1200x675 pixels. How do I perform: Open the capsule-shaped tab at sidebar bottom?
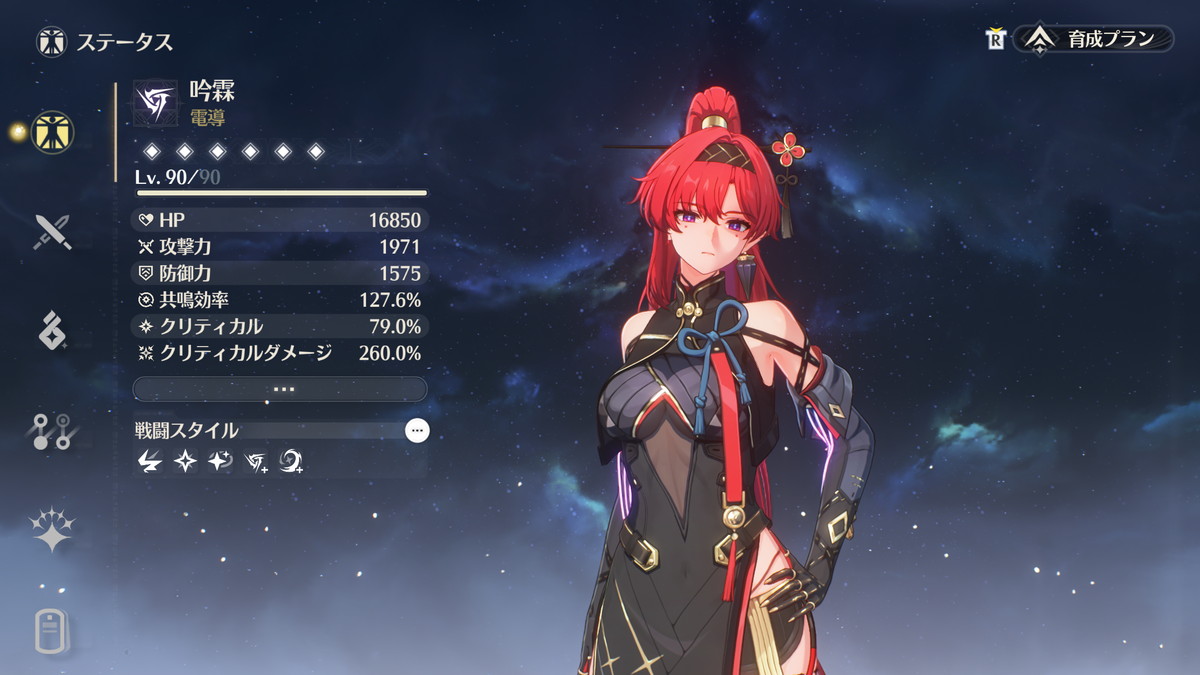(52, 631)
